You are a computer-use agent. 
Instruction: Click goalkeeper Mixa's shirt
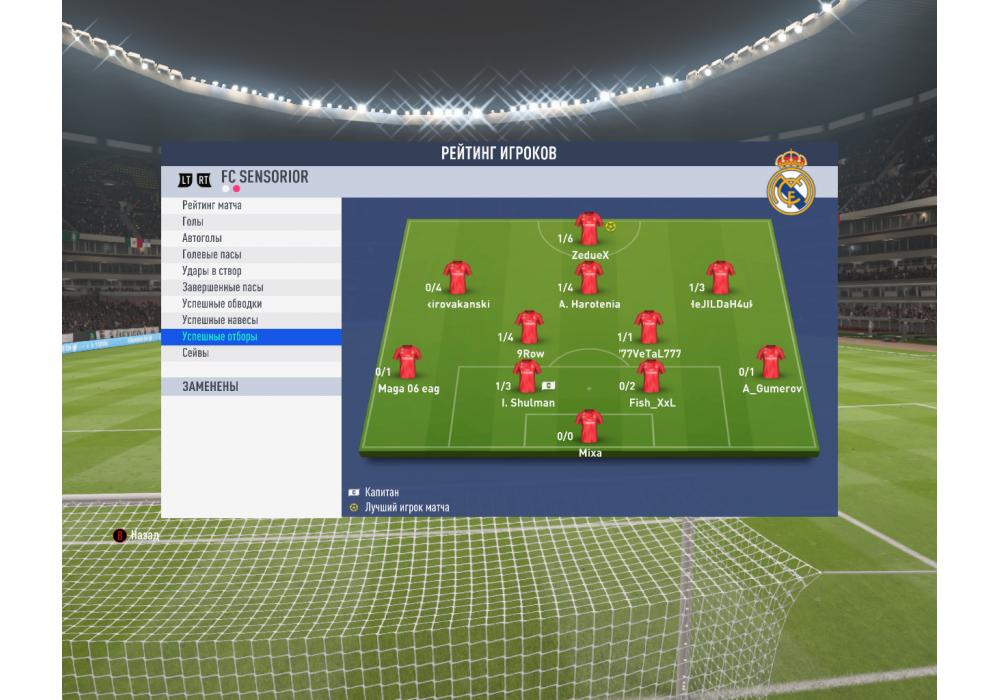click(x=589, y=426)
